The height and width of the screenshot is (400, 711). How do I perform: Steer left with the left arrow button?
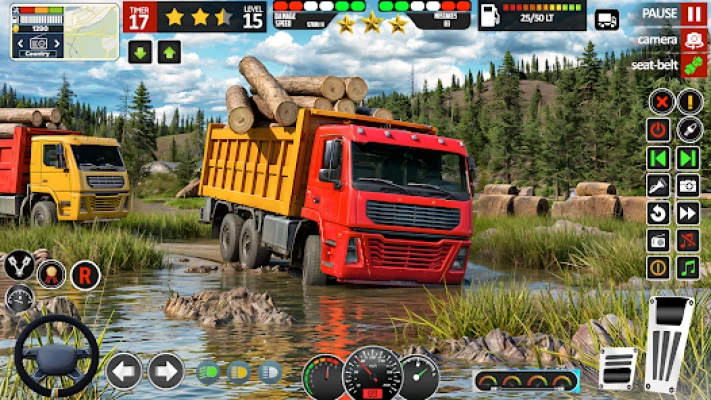click(124, 371)
